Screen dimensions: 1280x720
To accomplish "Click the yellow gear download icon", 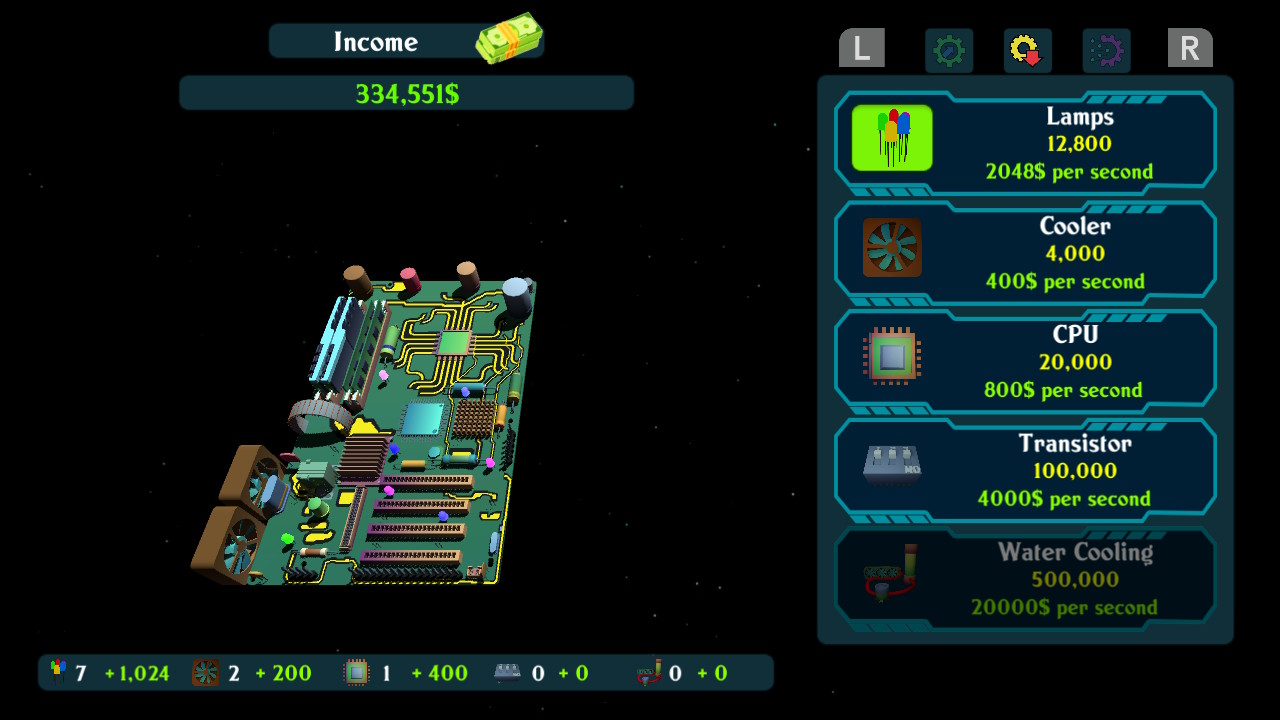I will point(1025,50).
